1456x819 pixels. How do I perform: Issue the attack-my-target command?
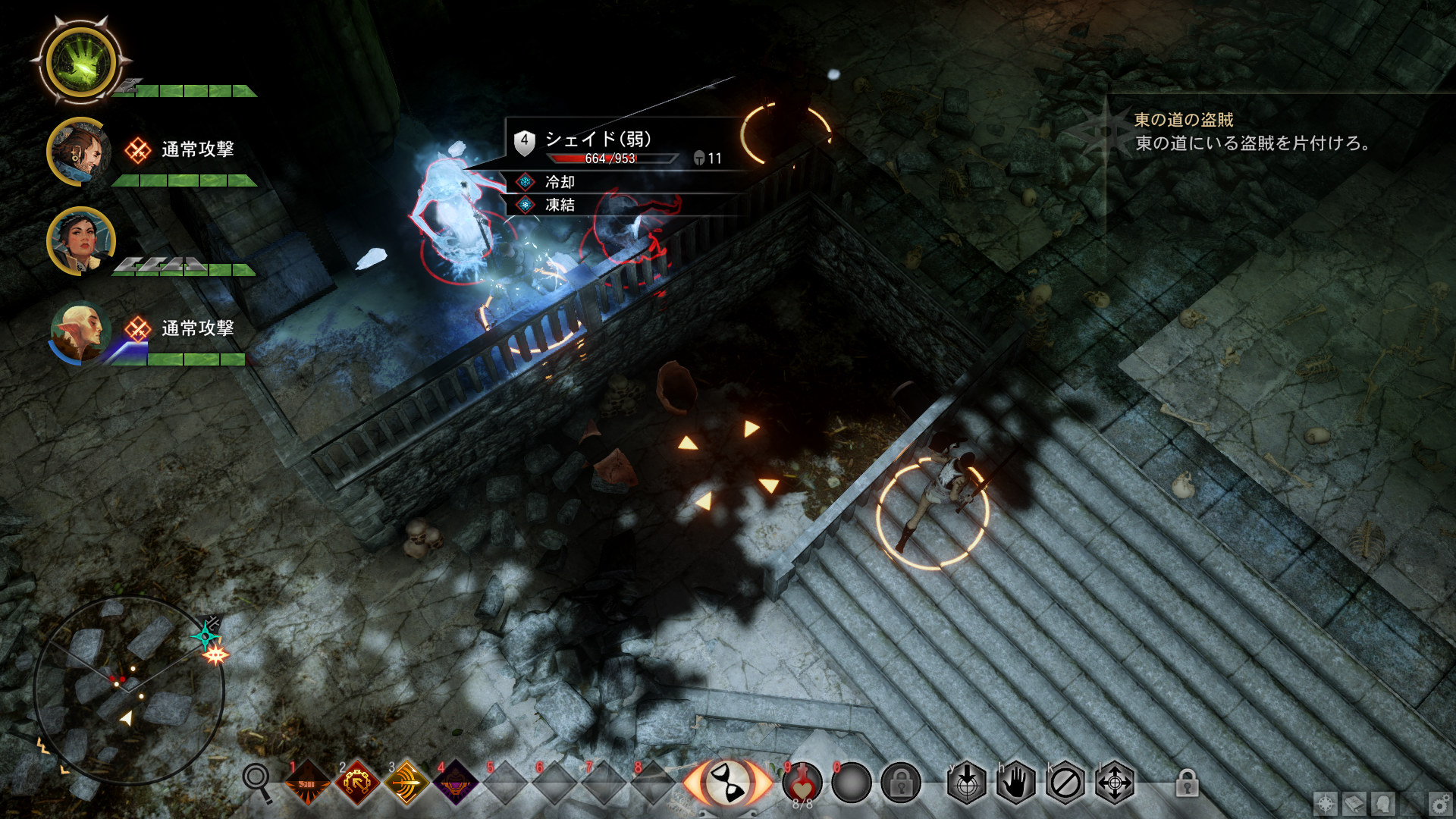(966, 782)
